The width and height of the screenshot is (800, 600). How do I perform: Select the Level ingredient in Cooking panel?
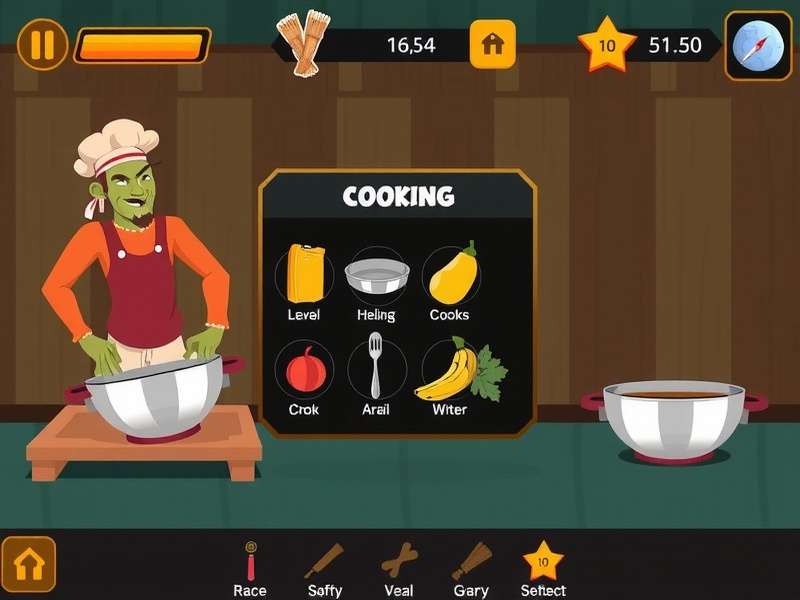(306, 275)
